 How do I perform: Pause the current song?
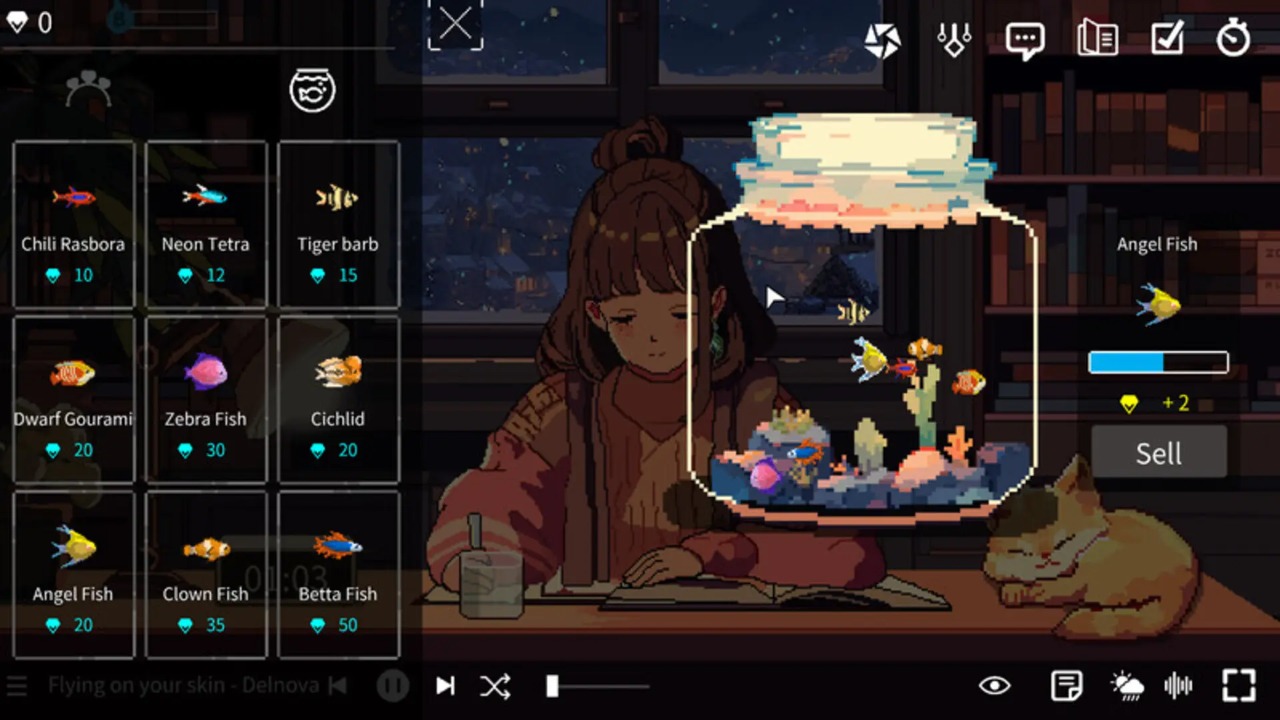392,686
